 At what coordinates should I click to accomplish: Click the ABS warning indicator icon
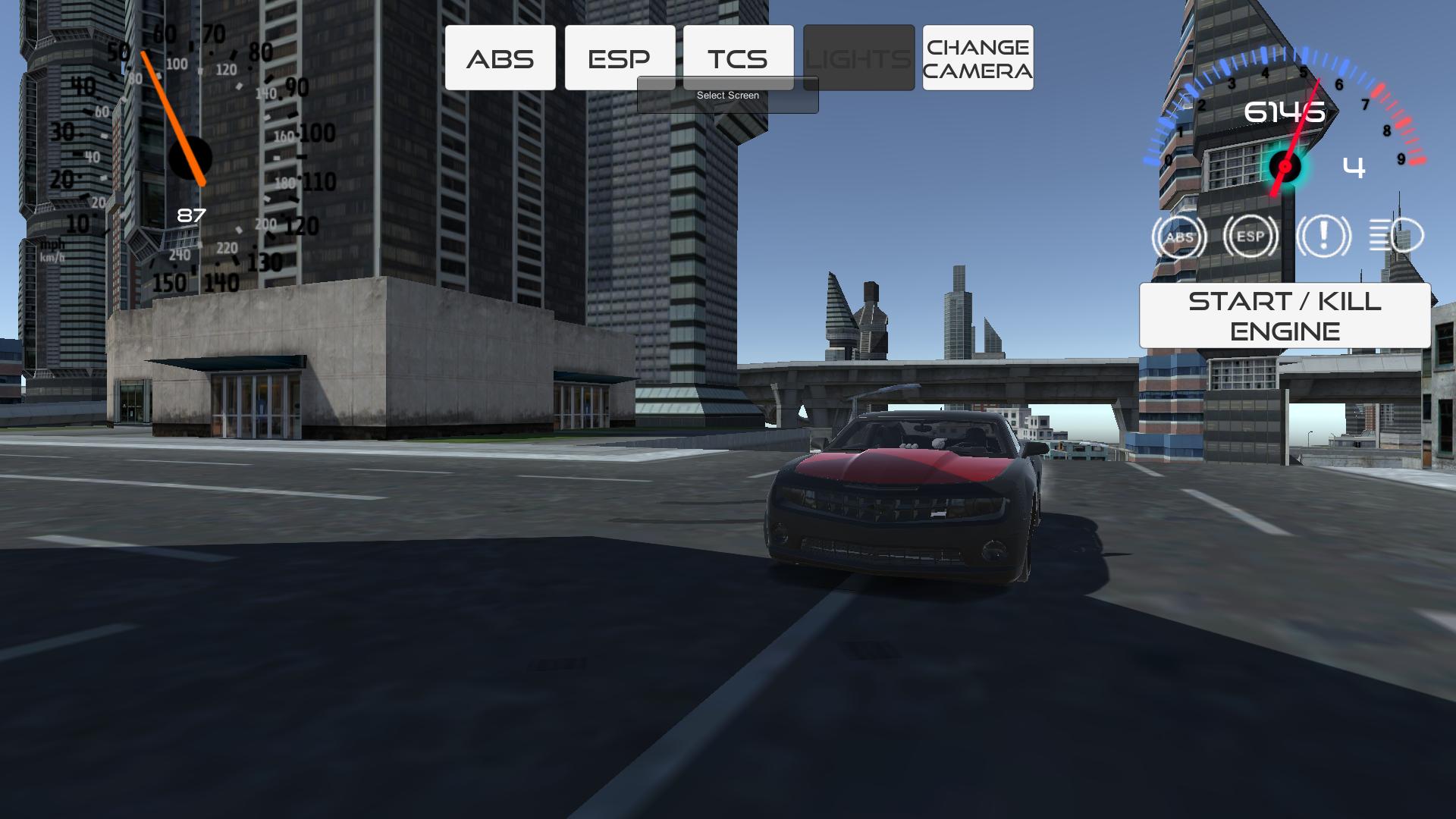[1178, 236]
